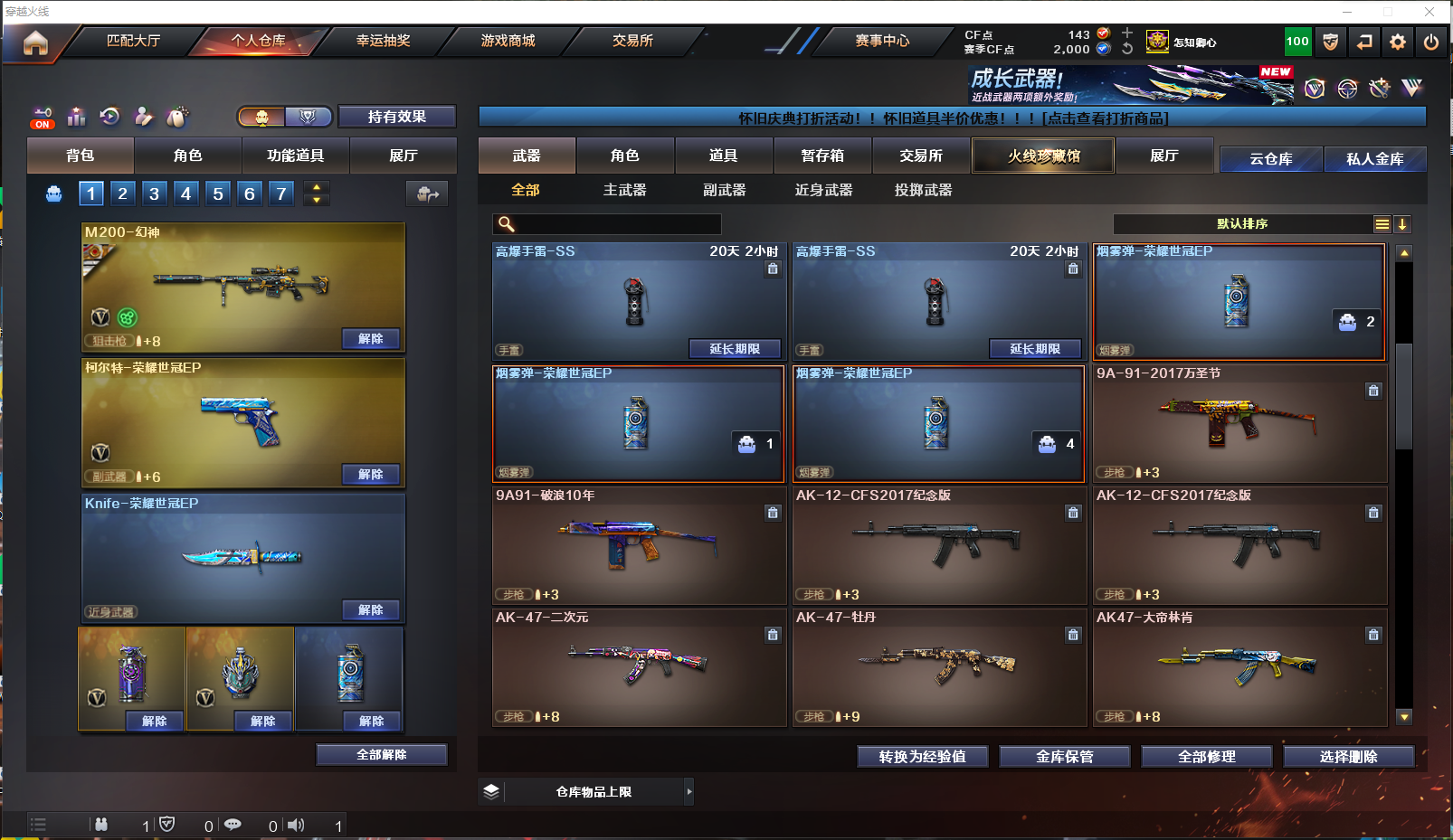Switch to the 火线珍藏馆 tab
This screenshot has width=1453, height=840.
1044,156
